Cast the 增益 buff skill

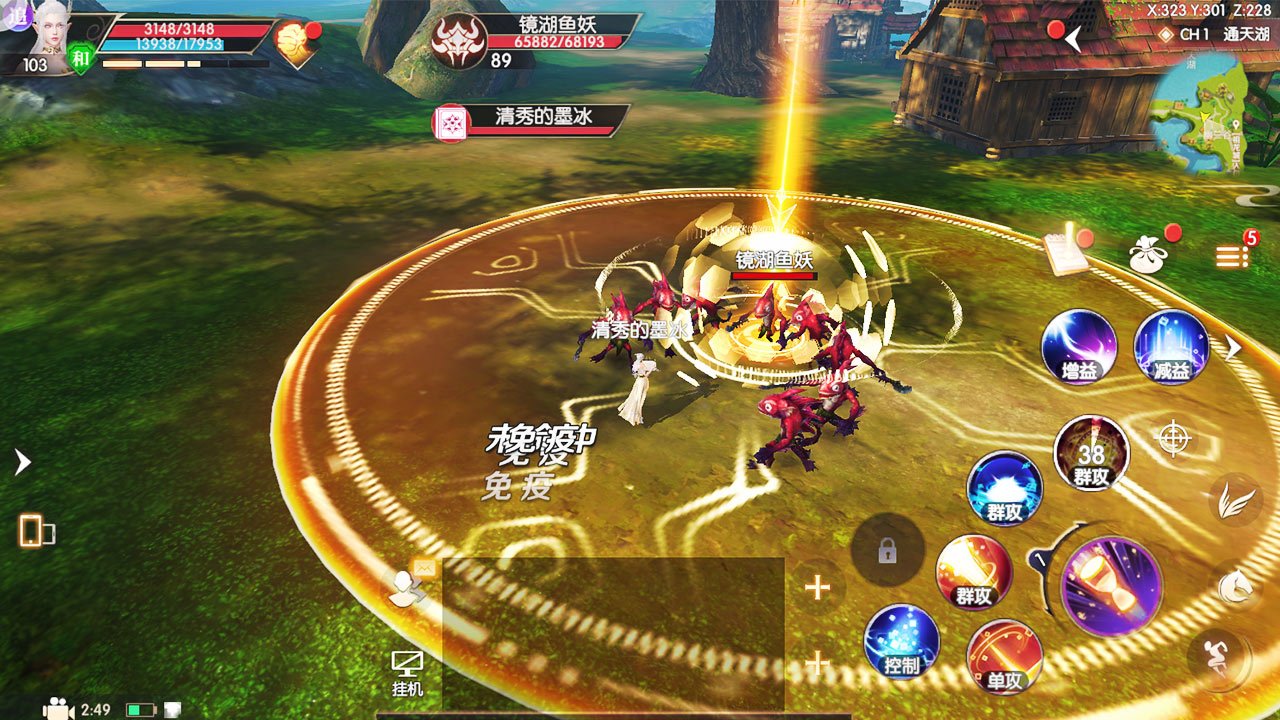[x=1079, y=350]
